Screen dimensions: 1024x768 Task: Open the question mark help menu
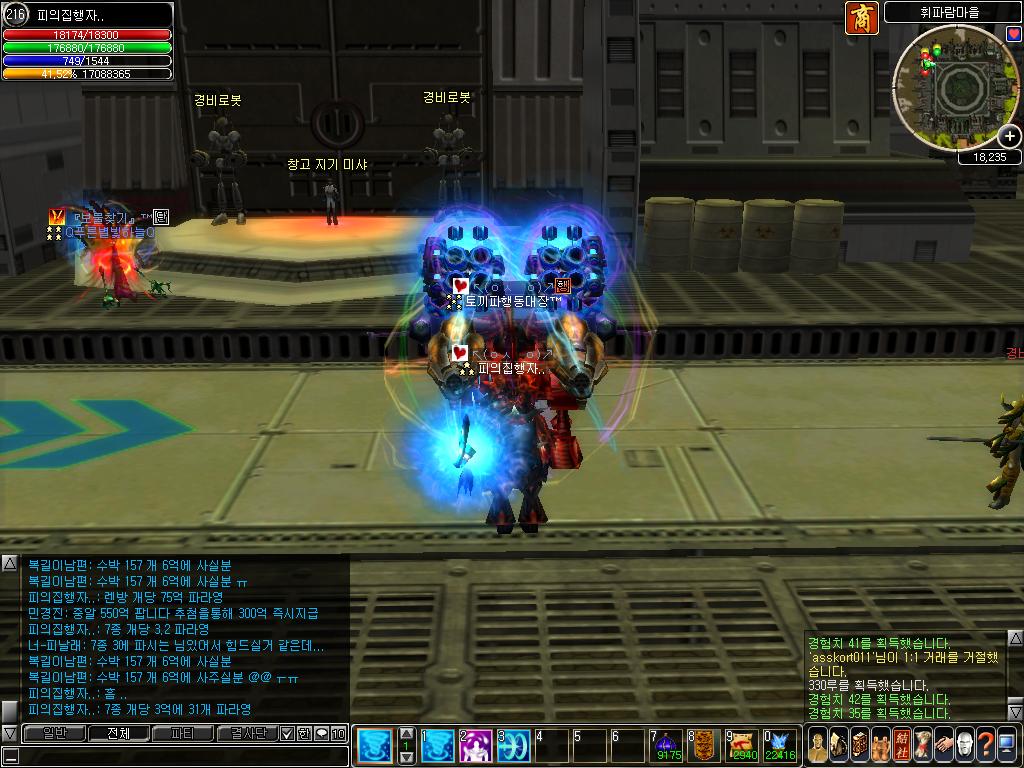[x=985, y=745]
